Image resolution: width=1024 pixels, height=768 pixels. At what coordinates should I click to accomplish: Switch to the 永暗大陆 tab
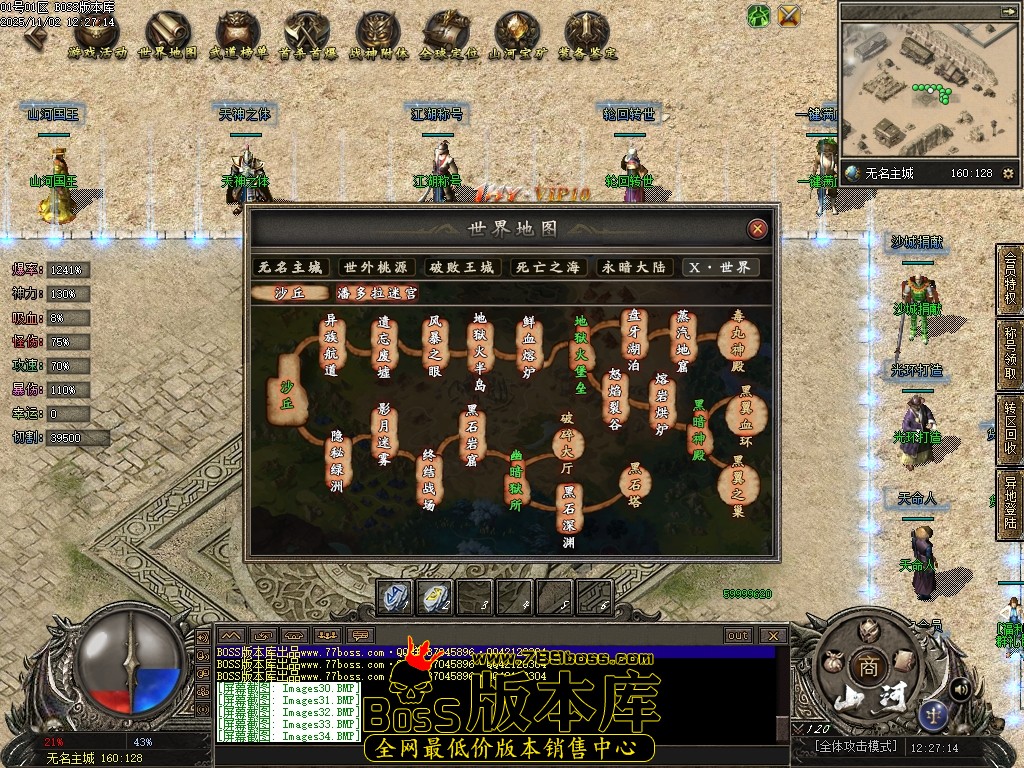632,268
